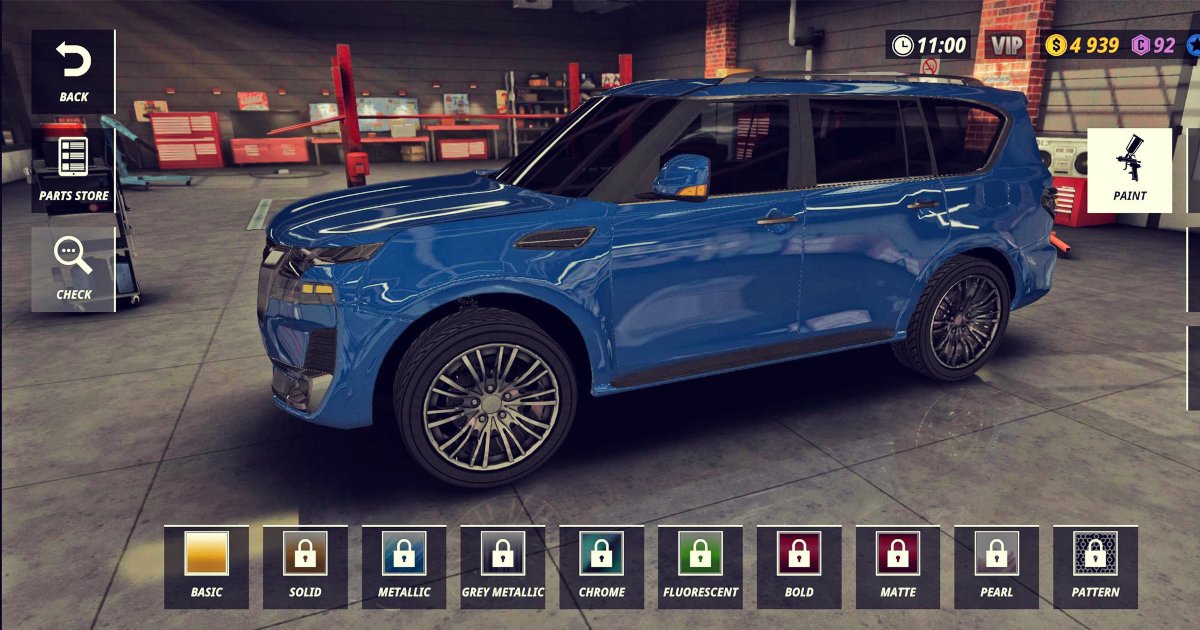
Task: Choose the Basic paint category
Action: click(206, 566)
